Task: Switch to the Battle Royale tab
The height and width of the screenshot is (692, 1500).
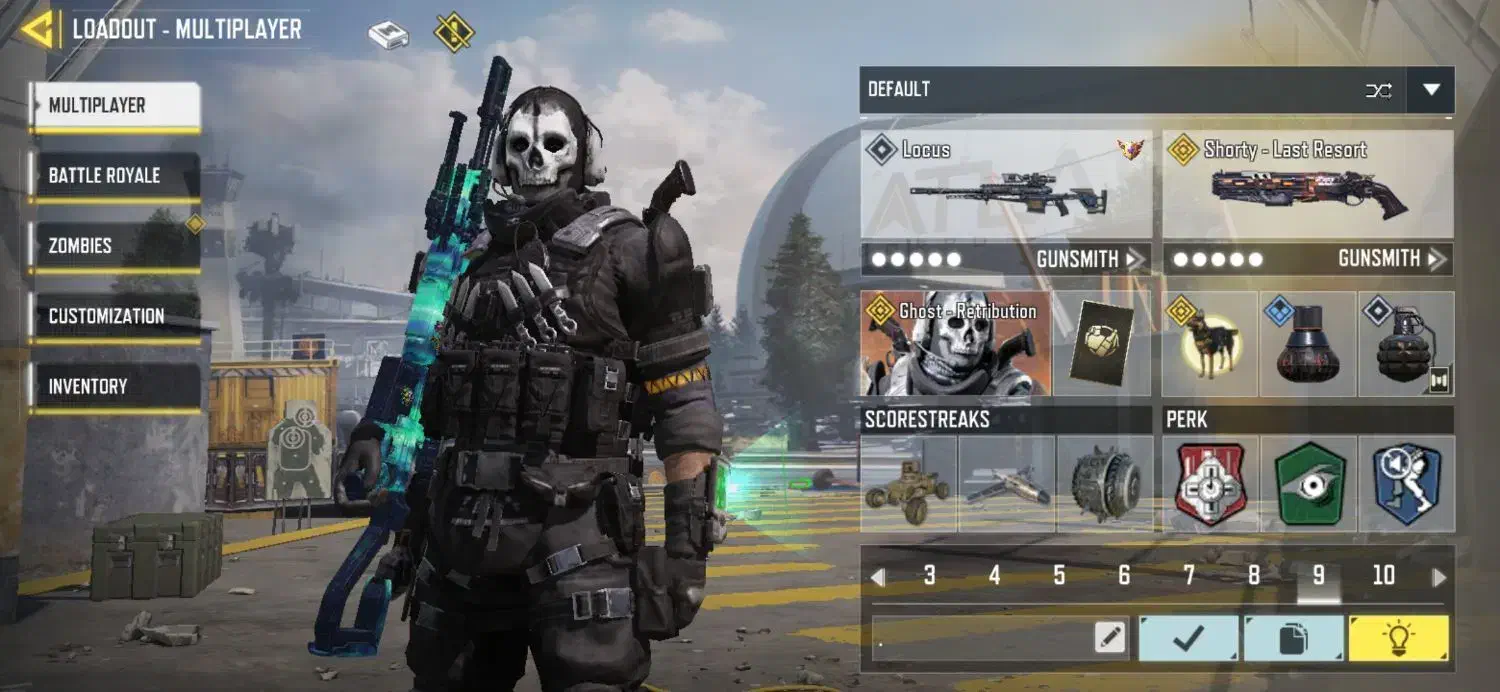Action: pos(114,176)
